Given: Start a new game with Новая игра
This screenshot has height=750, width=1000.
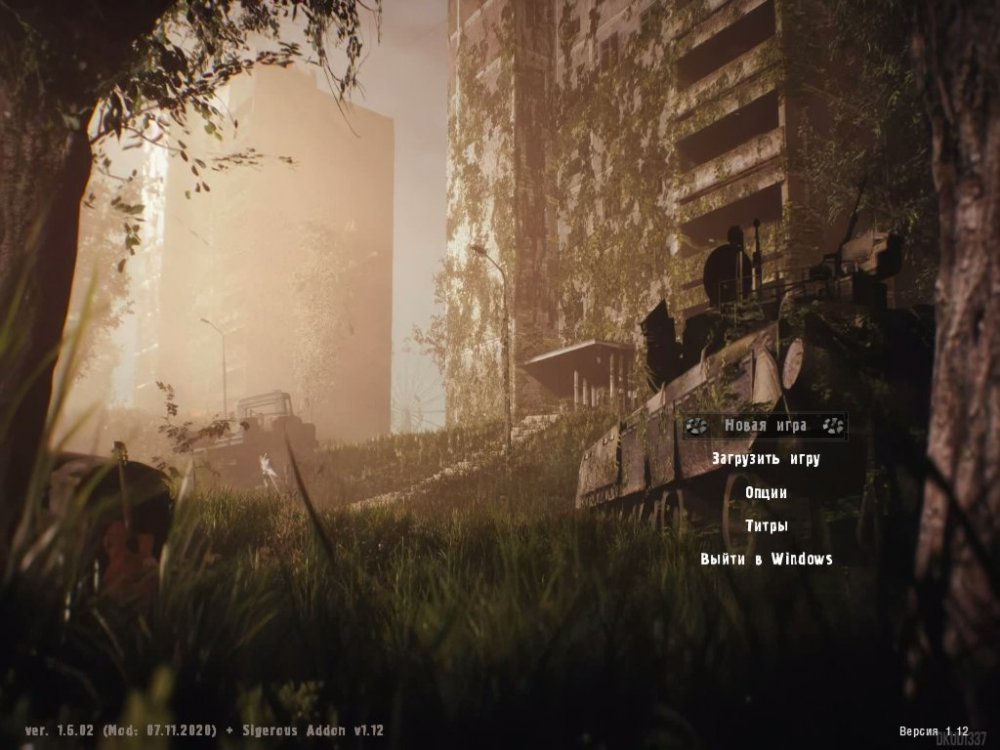Looking at the screenshot, I should (766, 426).
